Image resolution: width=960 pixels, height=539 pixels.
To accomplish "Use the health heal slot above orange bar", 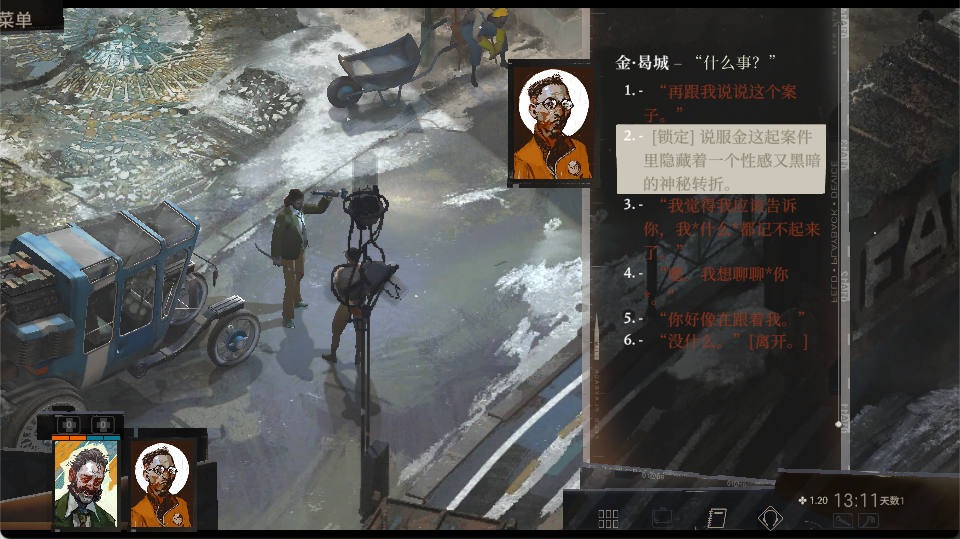I will (x=67, y=425).
